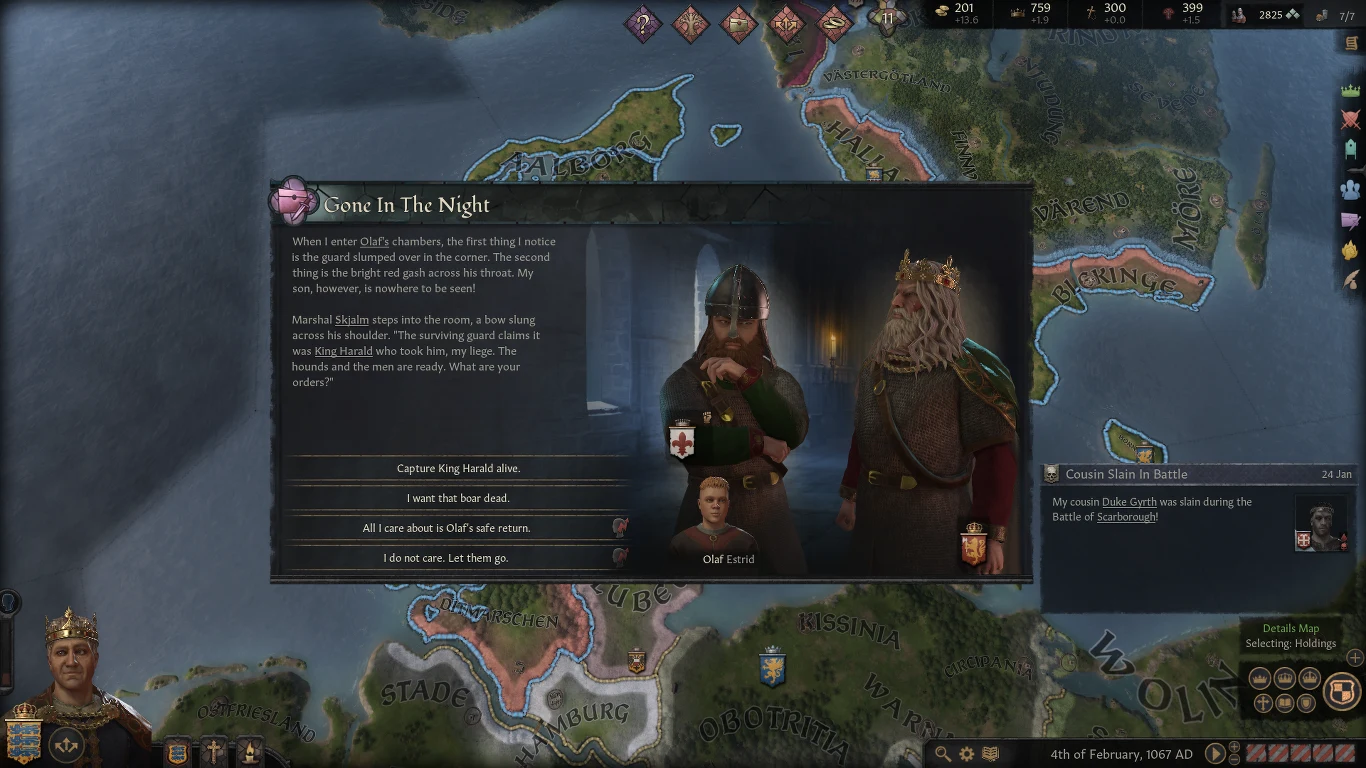Open the Military view crossed-swords icon

point(1351,118)
